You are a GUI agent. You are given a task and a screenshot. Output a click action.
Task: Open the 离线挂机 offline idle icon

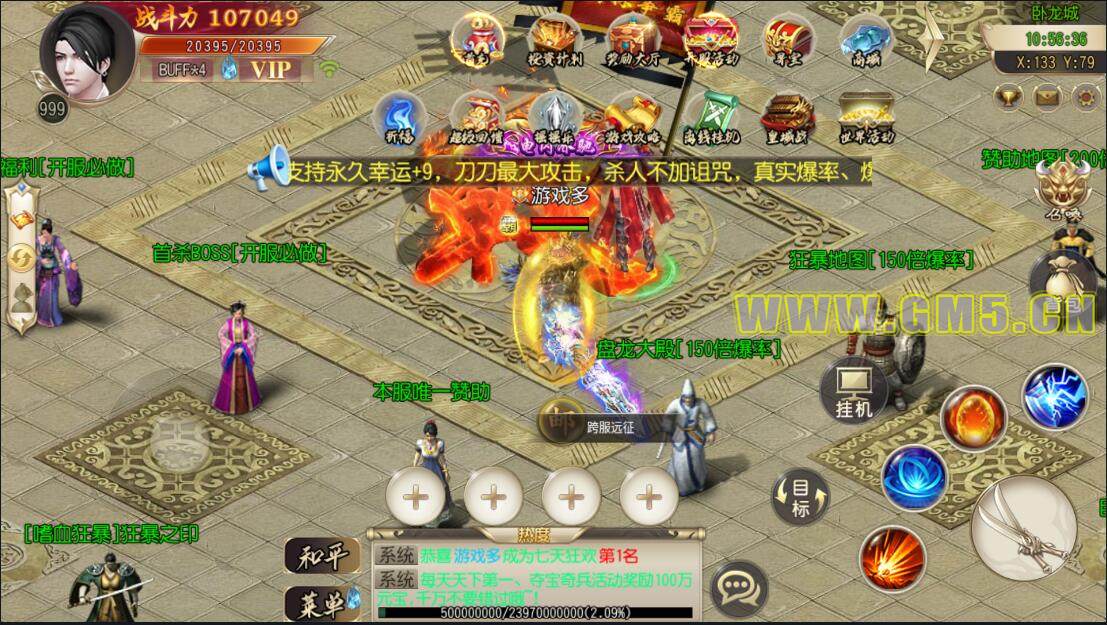(x=712, y=117)
